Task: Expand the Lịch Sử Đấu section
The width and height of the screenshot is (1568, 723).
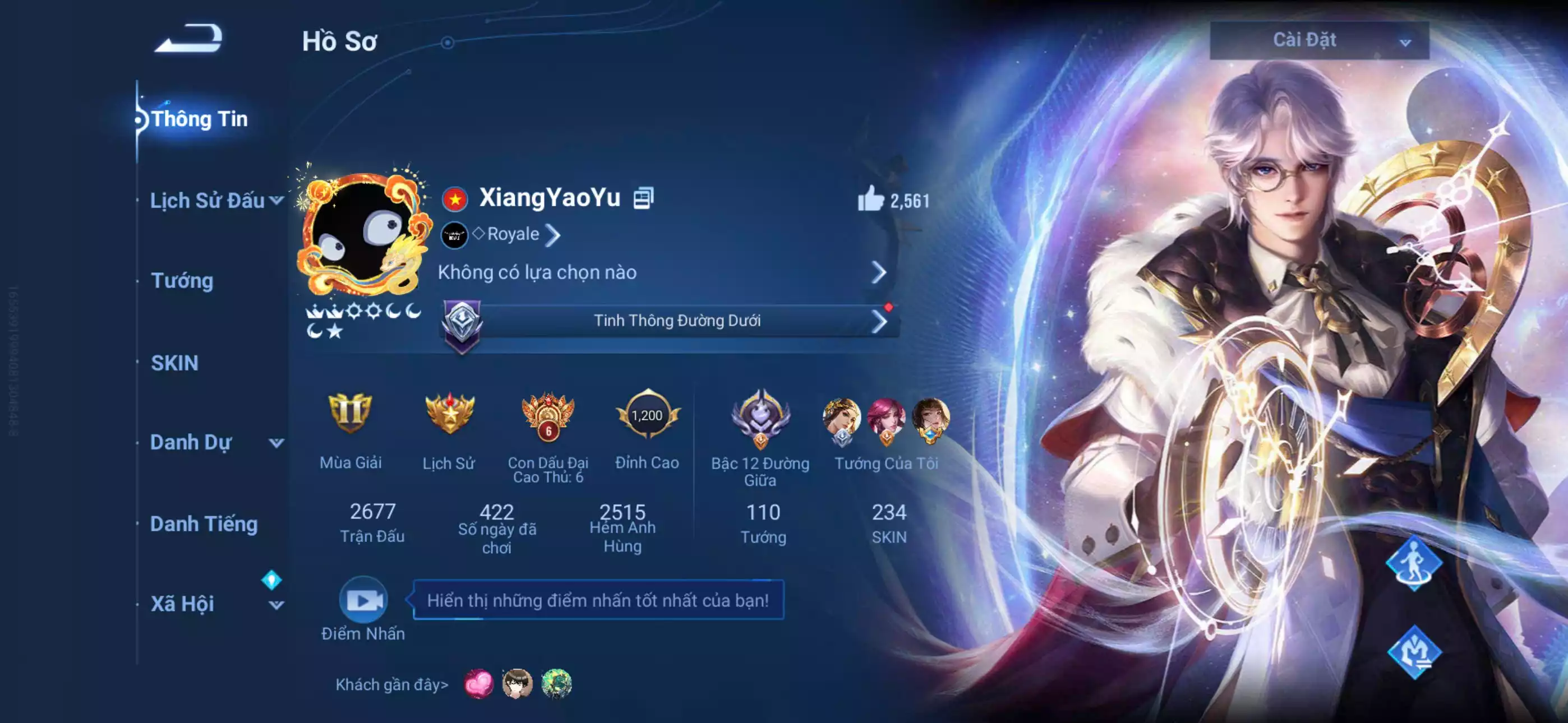Action: 210,200
